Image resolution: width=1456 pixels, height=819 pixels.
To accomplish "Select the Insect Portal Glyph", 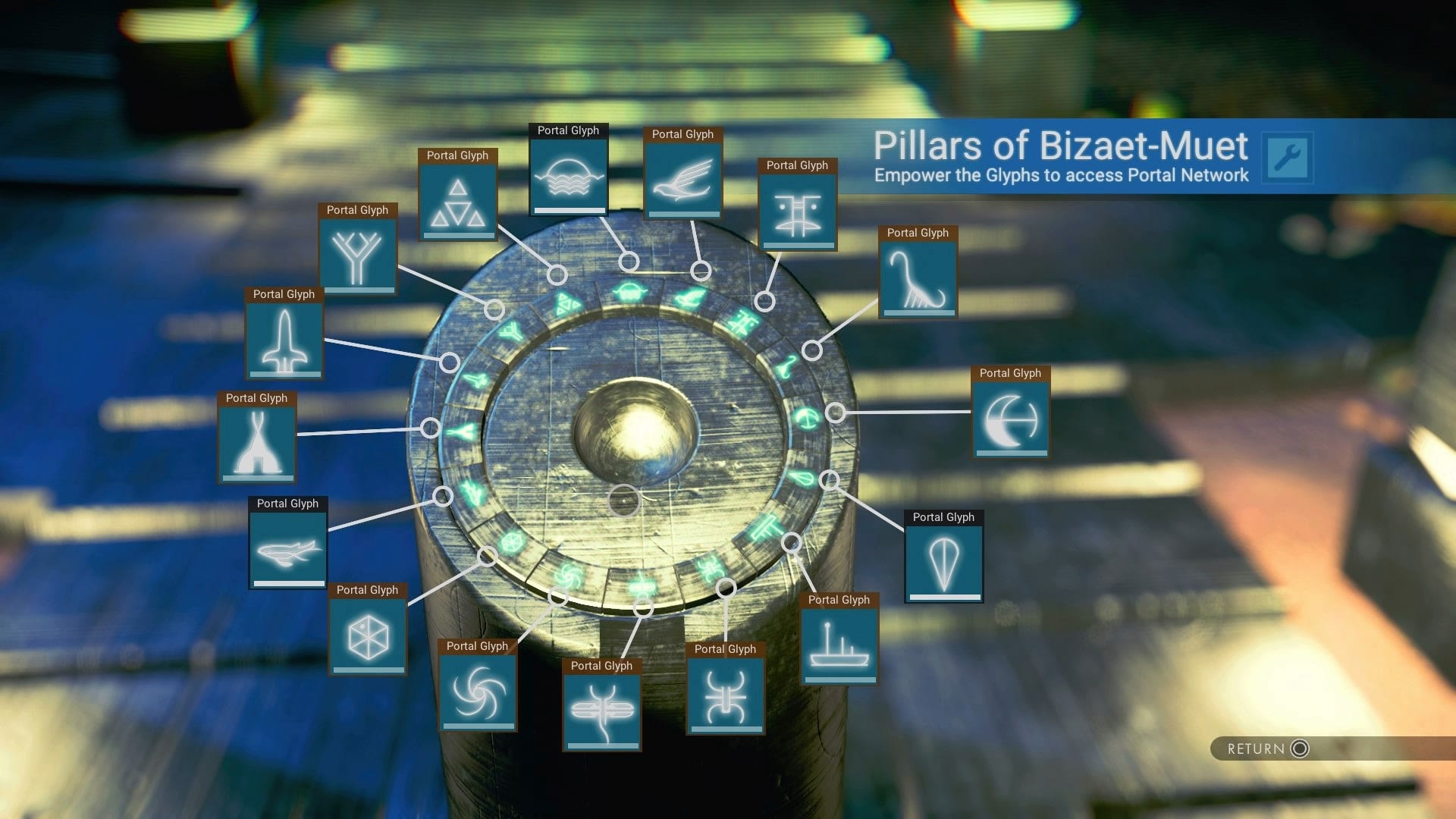I will pos(725,698).
